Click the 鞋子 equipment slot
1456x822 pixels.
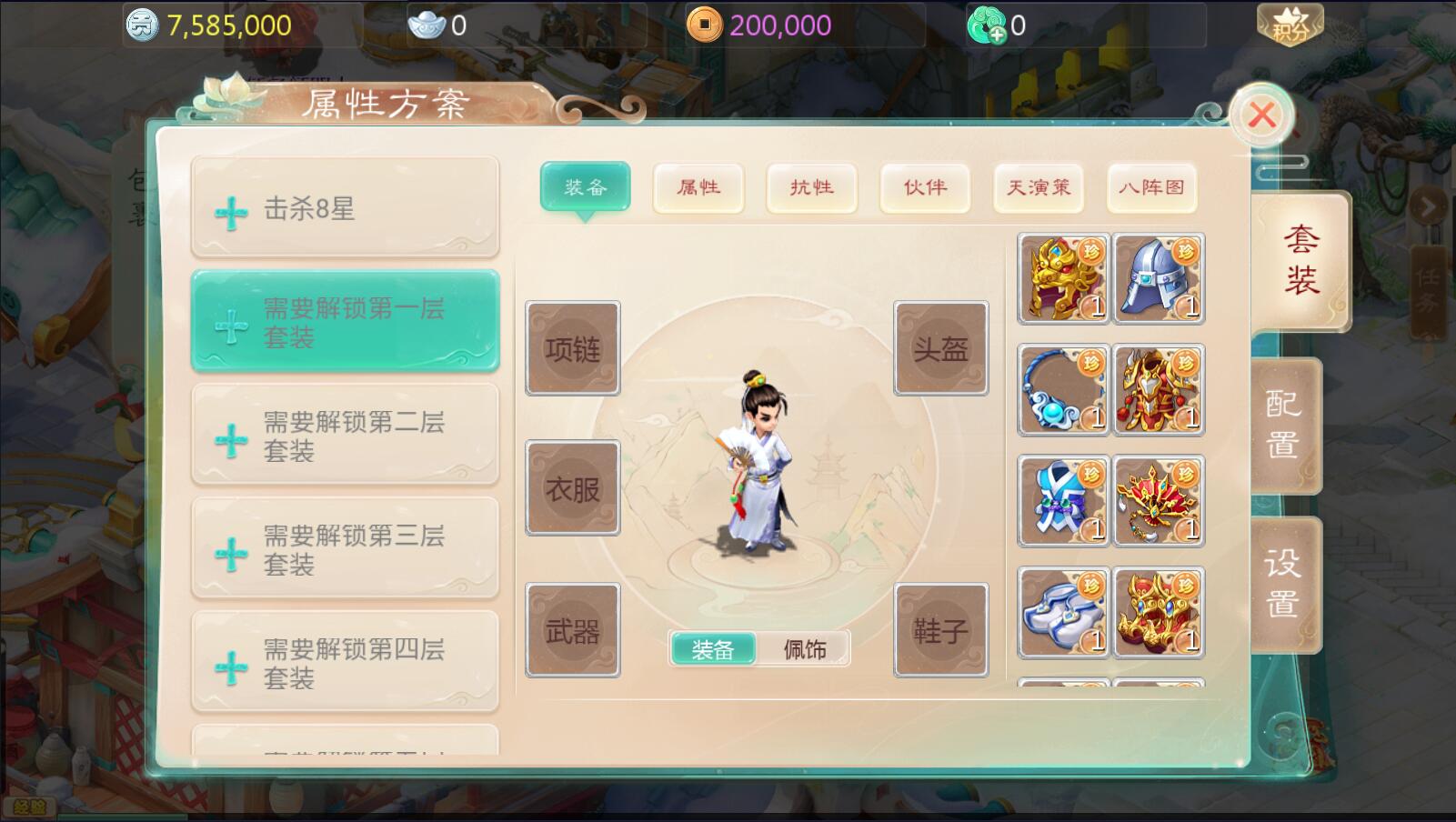click(940, 630)
